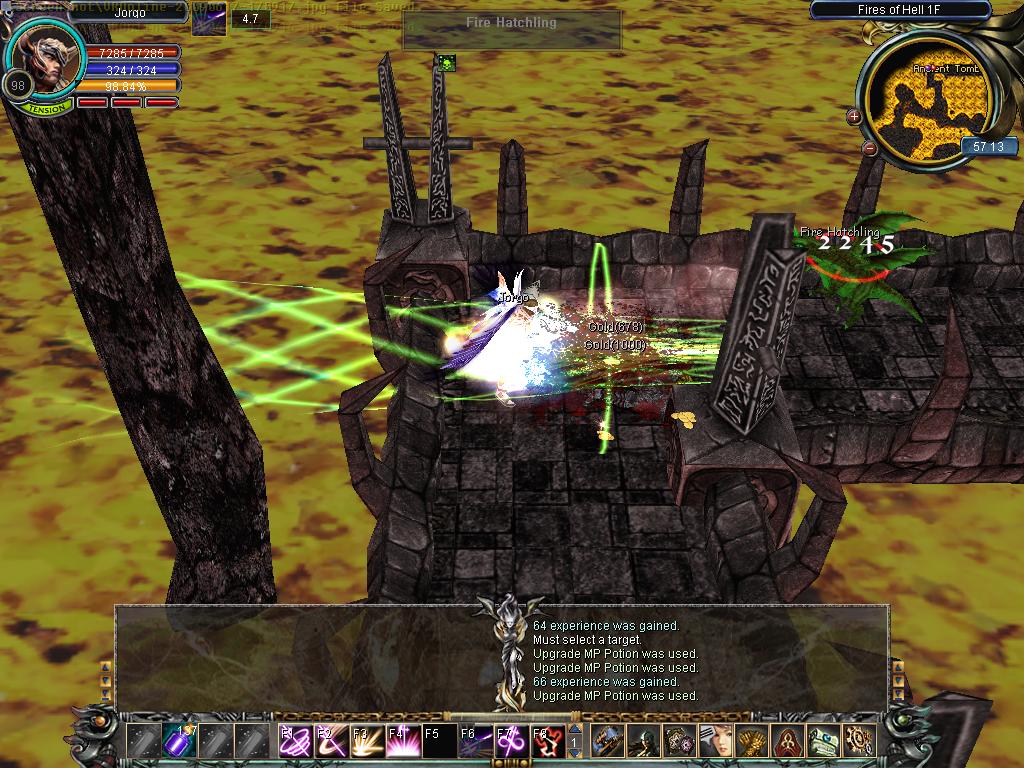Viewport: 1024px width, 768px height.
Task: Select the Fire Hatchling target frame
Action: click(x=512, y=29)
